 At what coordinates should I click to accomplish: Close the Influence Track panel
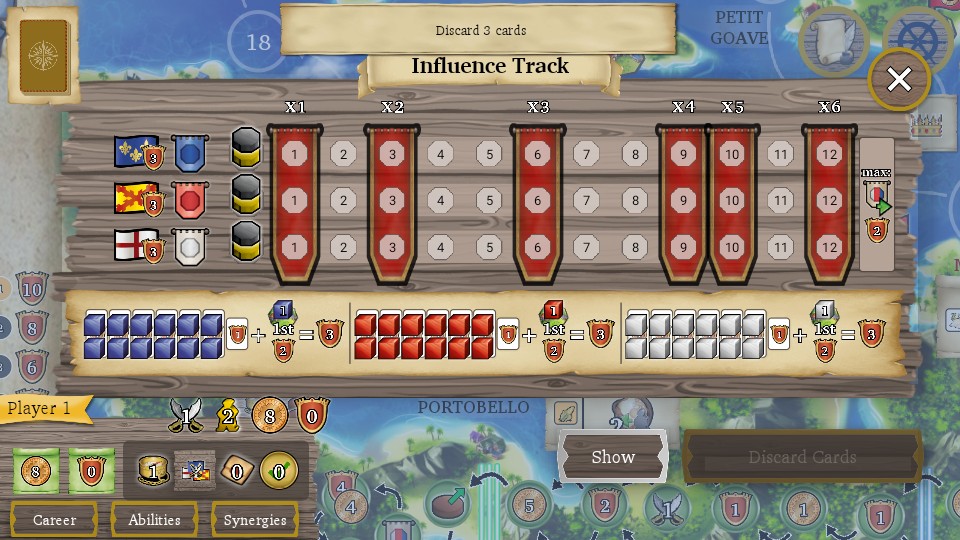pyautogui.click(x=898, y=80)
